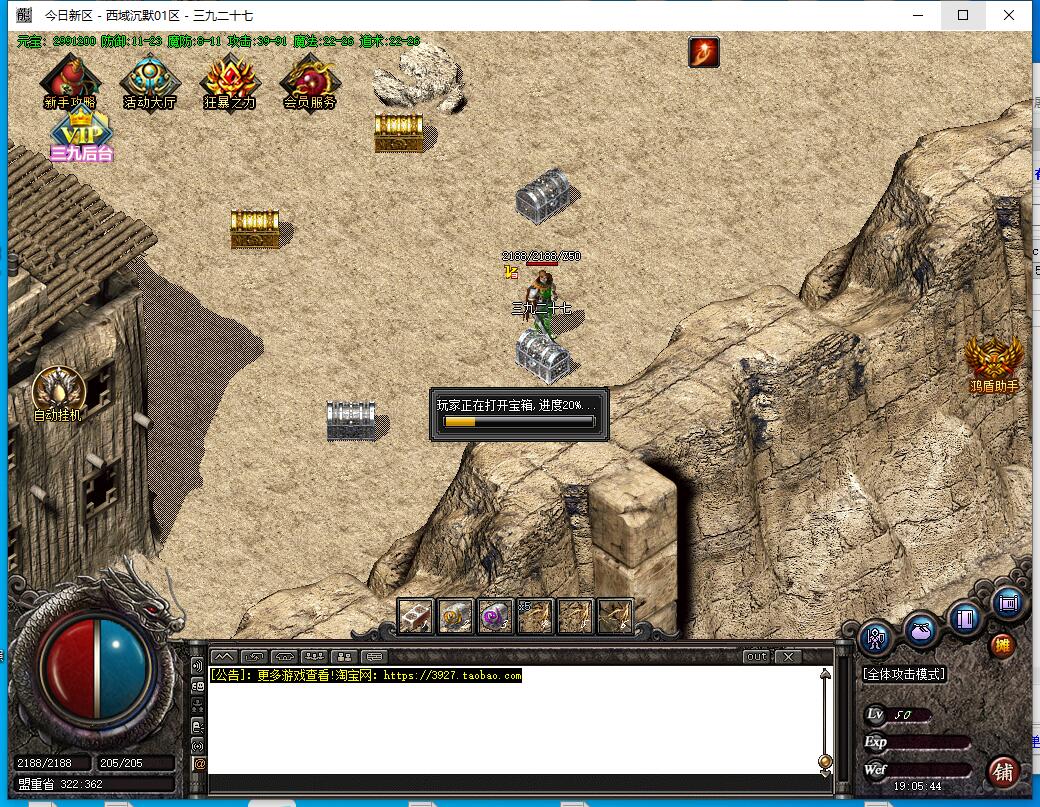Switch the 全体攻击模式 attack mode label

point(904,674)
